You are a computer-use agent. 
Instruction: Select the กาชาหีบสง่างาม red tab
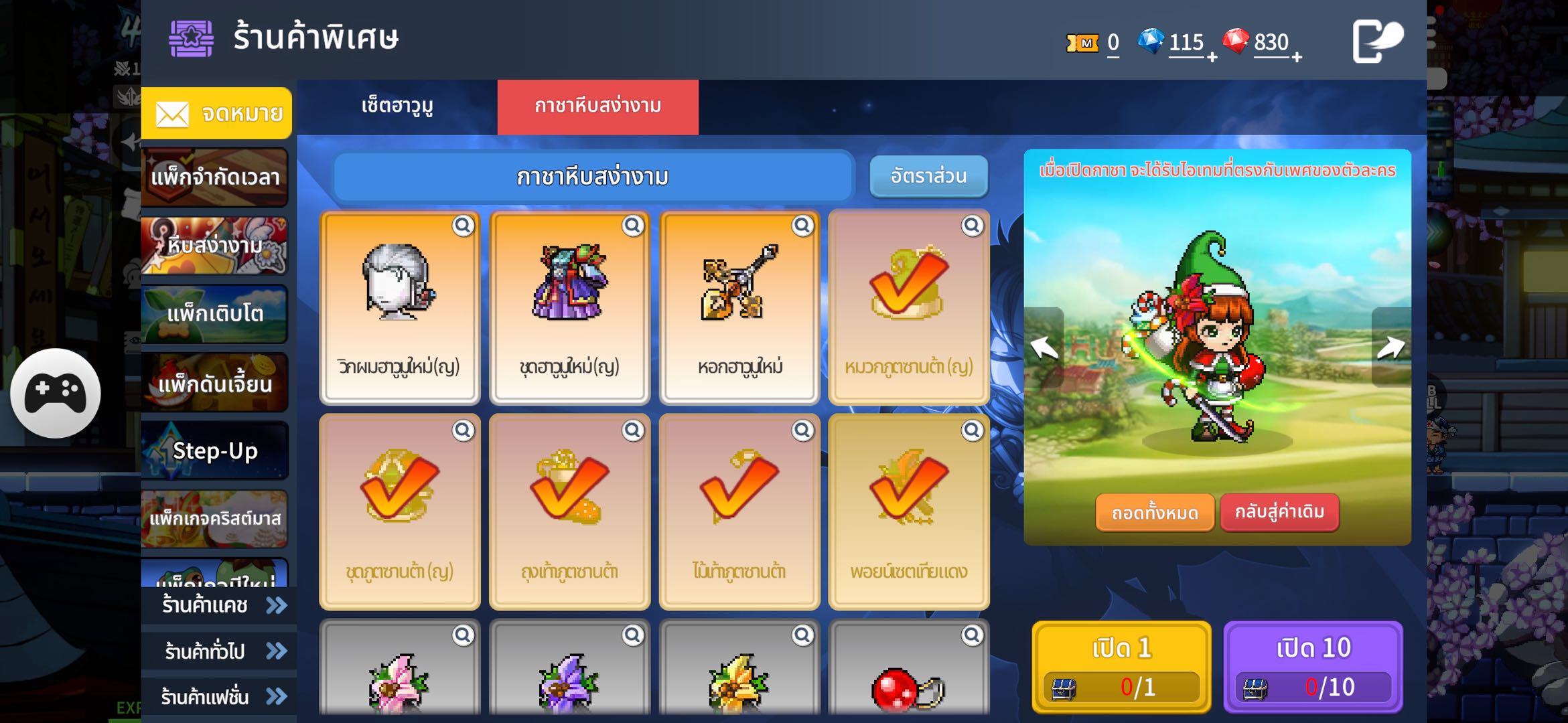click(597, 106)
